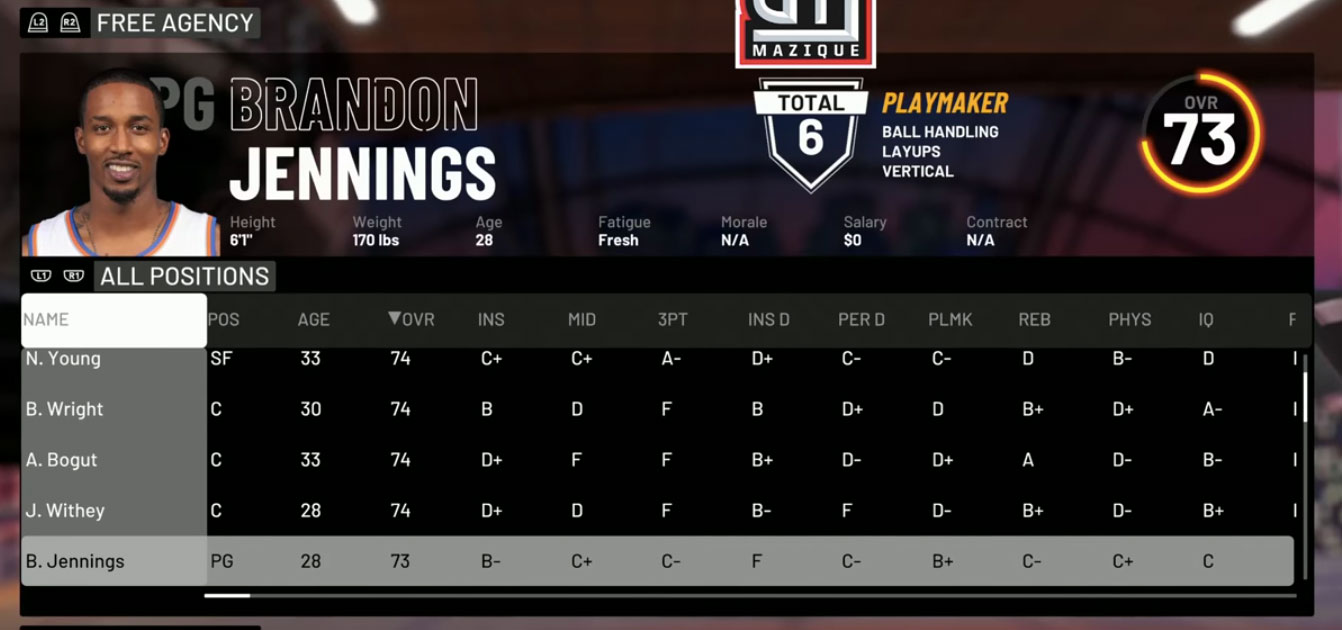This screenshot has width=1342, height=630.
Task: Sort by INS D column header
Action: tap(769, 320)
